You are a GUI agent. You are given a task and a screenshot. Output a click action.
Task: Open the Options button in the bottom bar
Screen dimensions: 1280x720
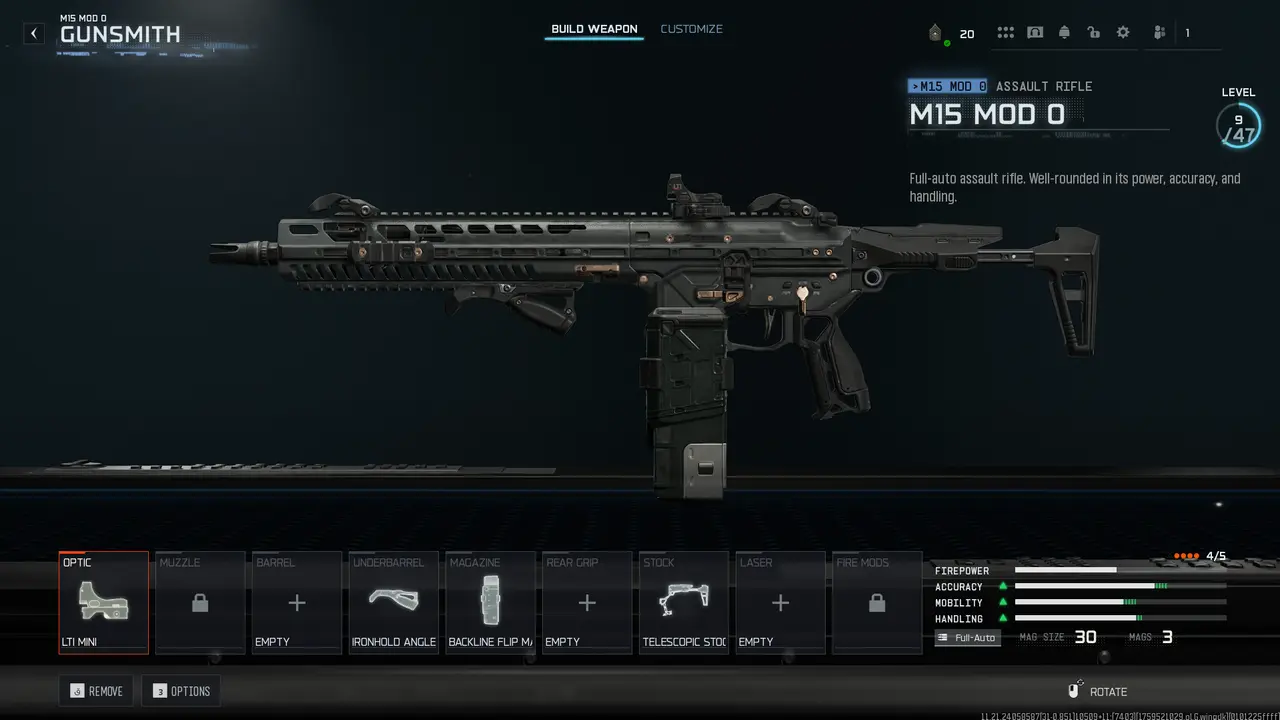[x=181, y=691]
